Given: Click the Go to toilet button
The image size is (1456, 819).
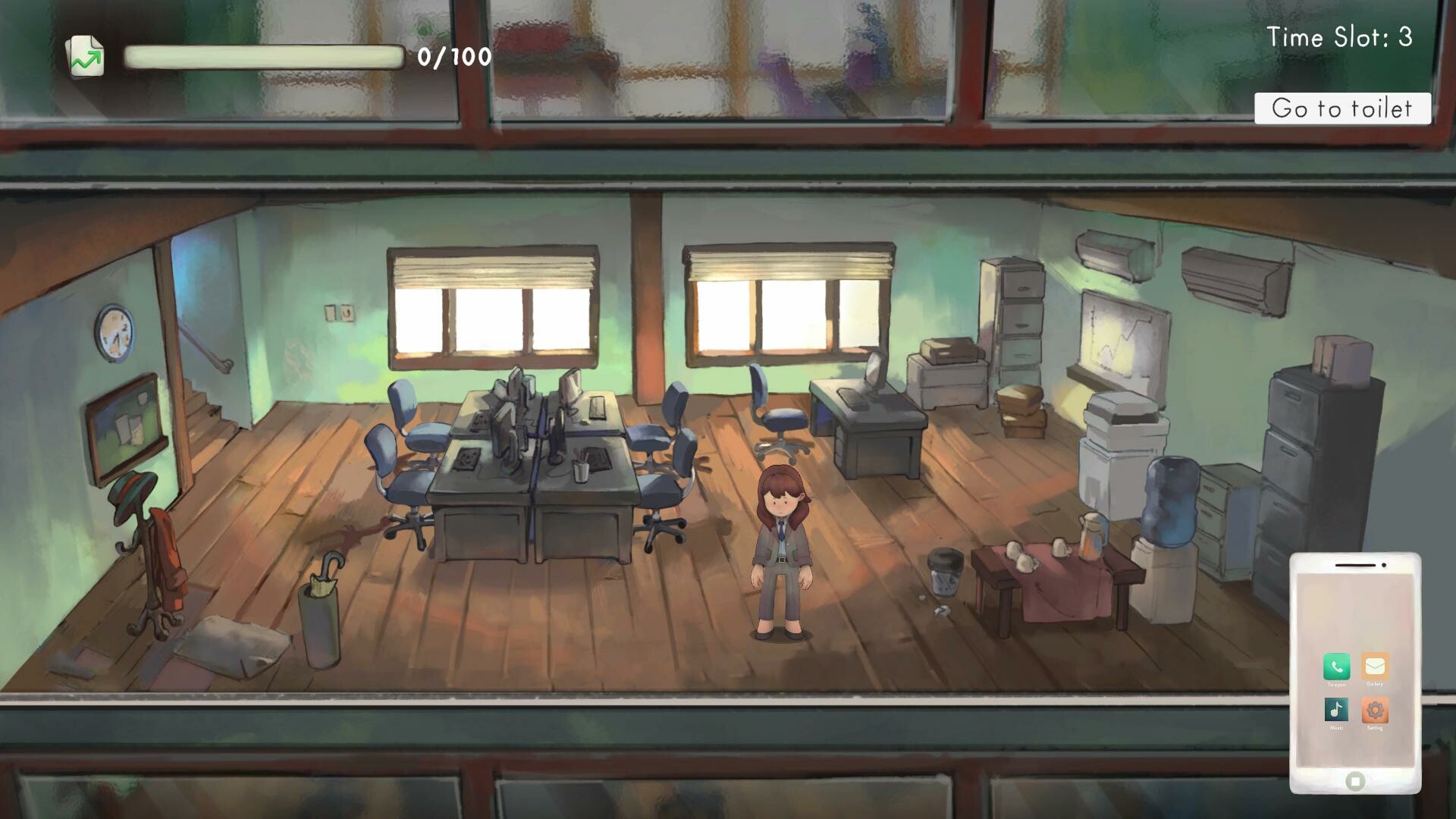Looking at the screenshot, I should 1342,108.
